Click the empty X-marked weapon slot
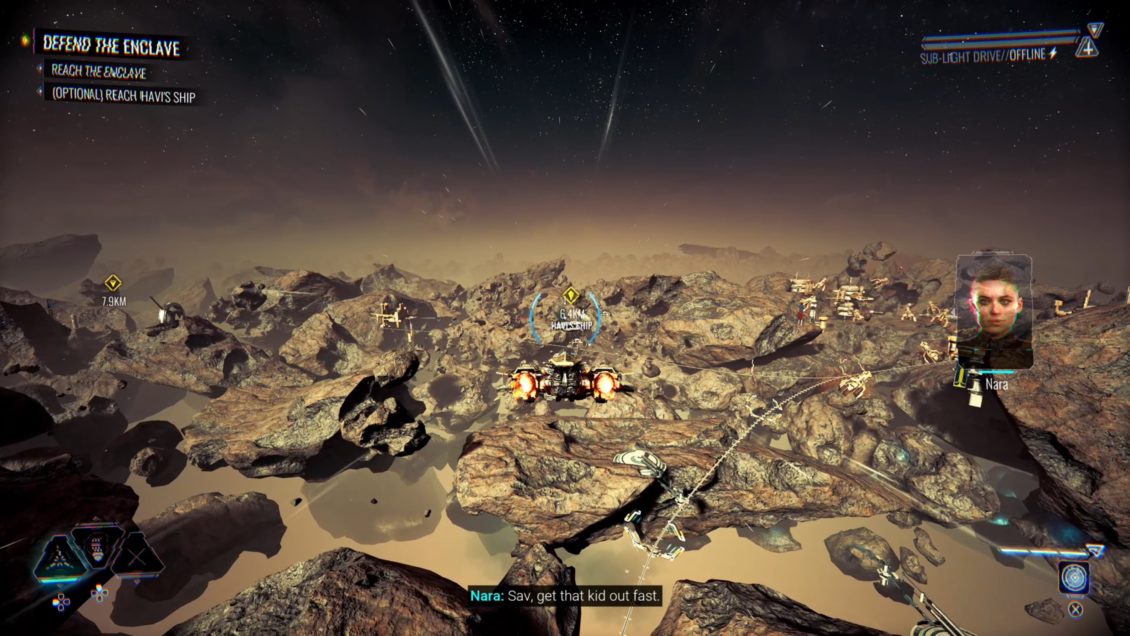This screenshot has height=636, width=1130. [x=137, y=556]
